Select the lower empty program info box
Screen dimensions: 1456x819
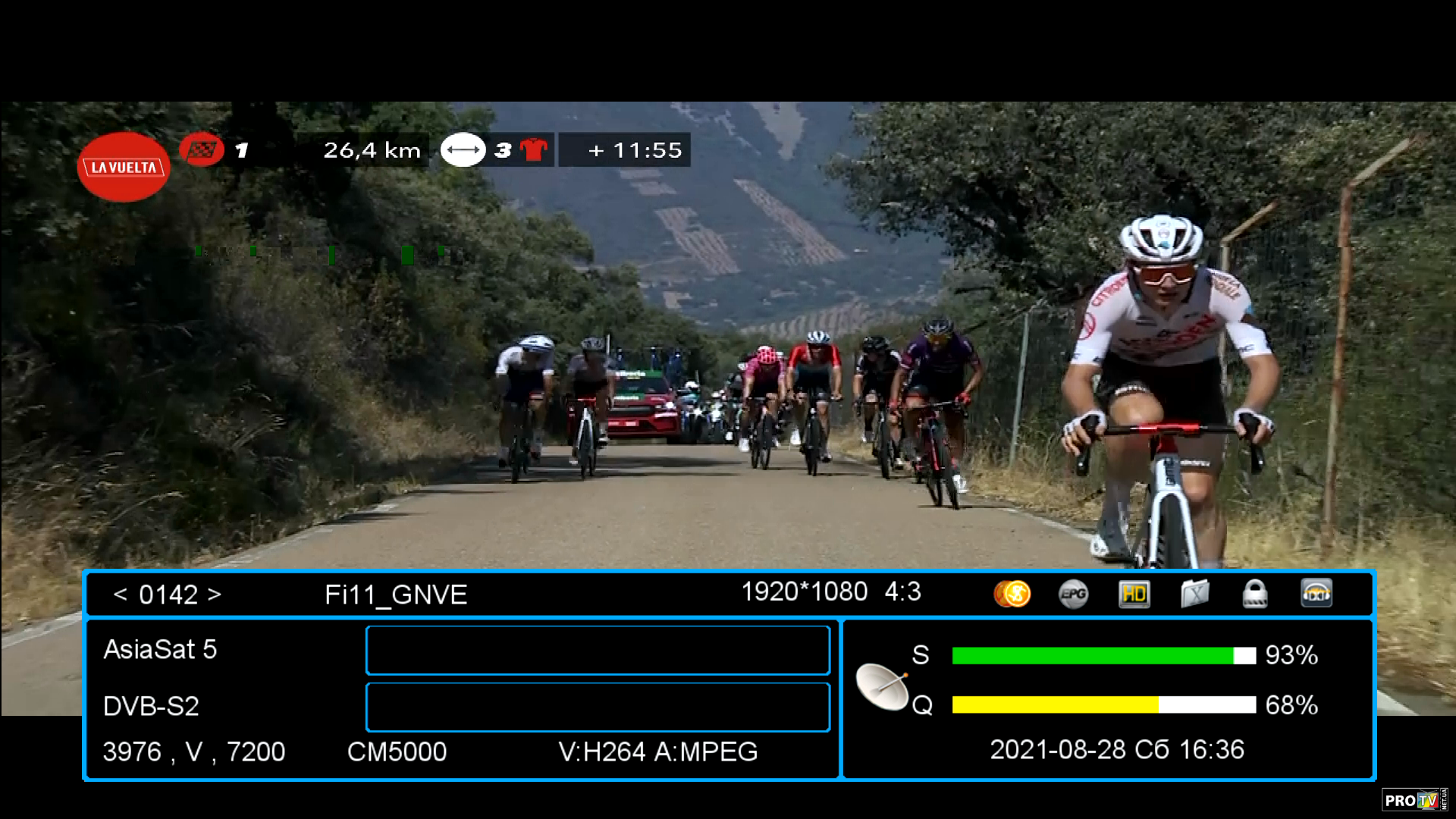pos(598,707)
